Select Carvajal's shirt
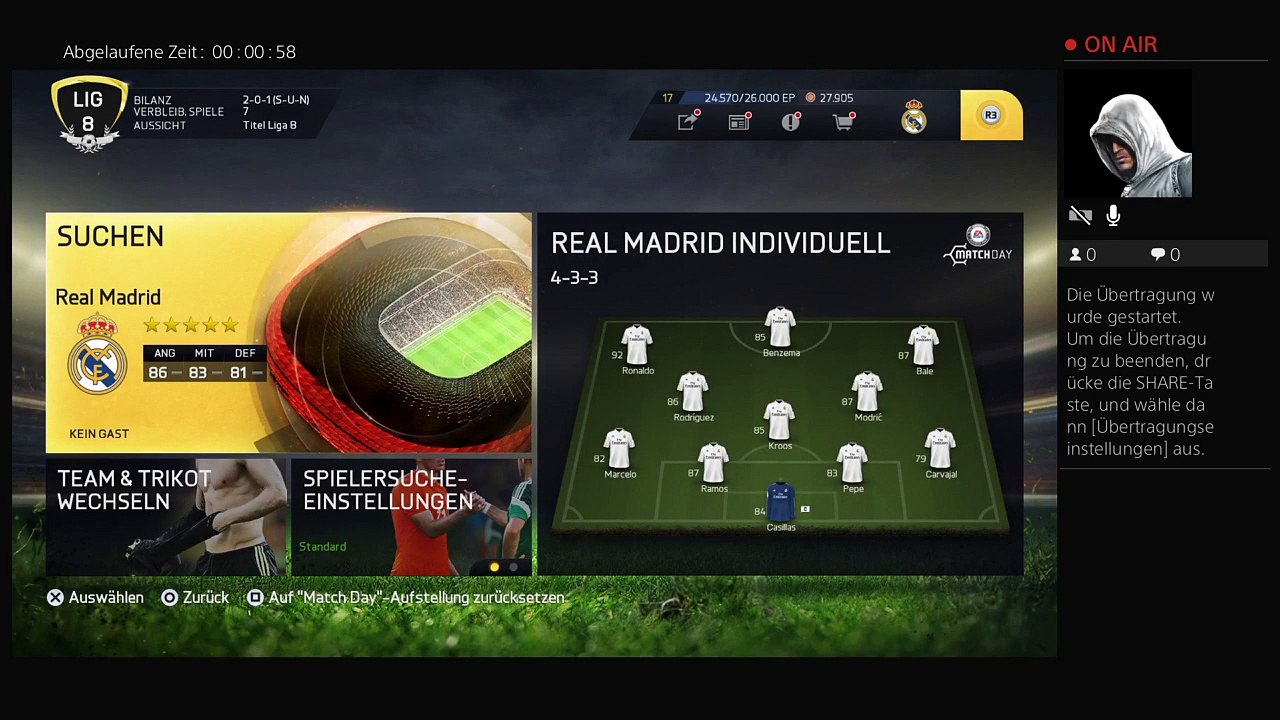 coord(940,450)
